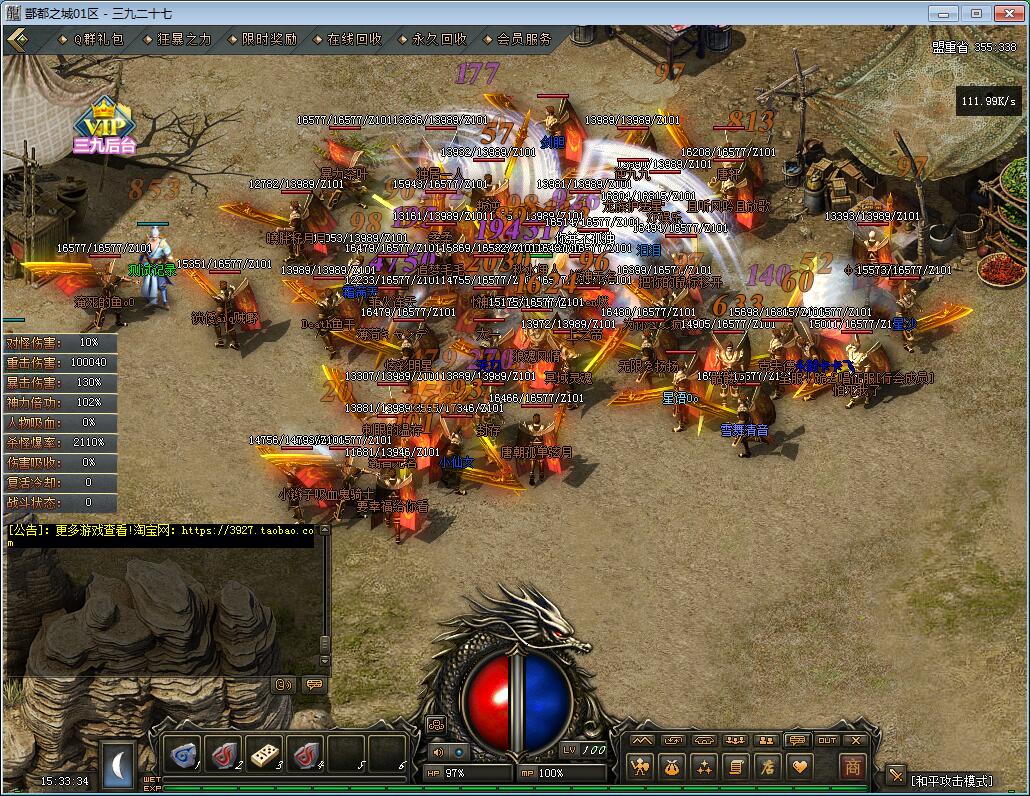Click the OUT logout button

(x=827, y=741)
